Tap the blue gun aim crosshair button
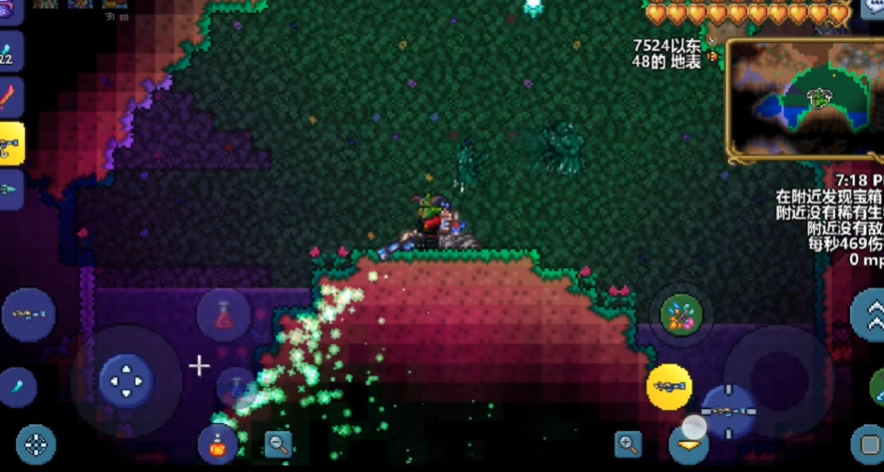Viewport: 884px width, 472px height. [728, 410]
